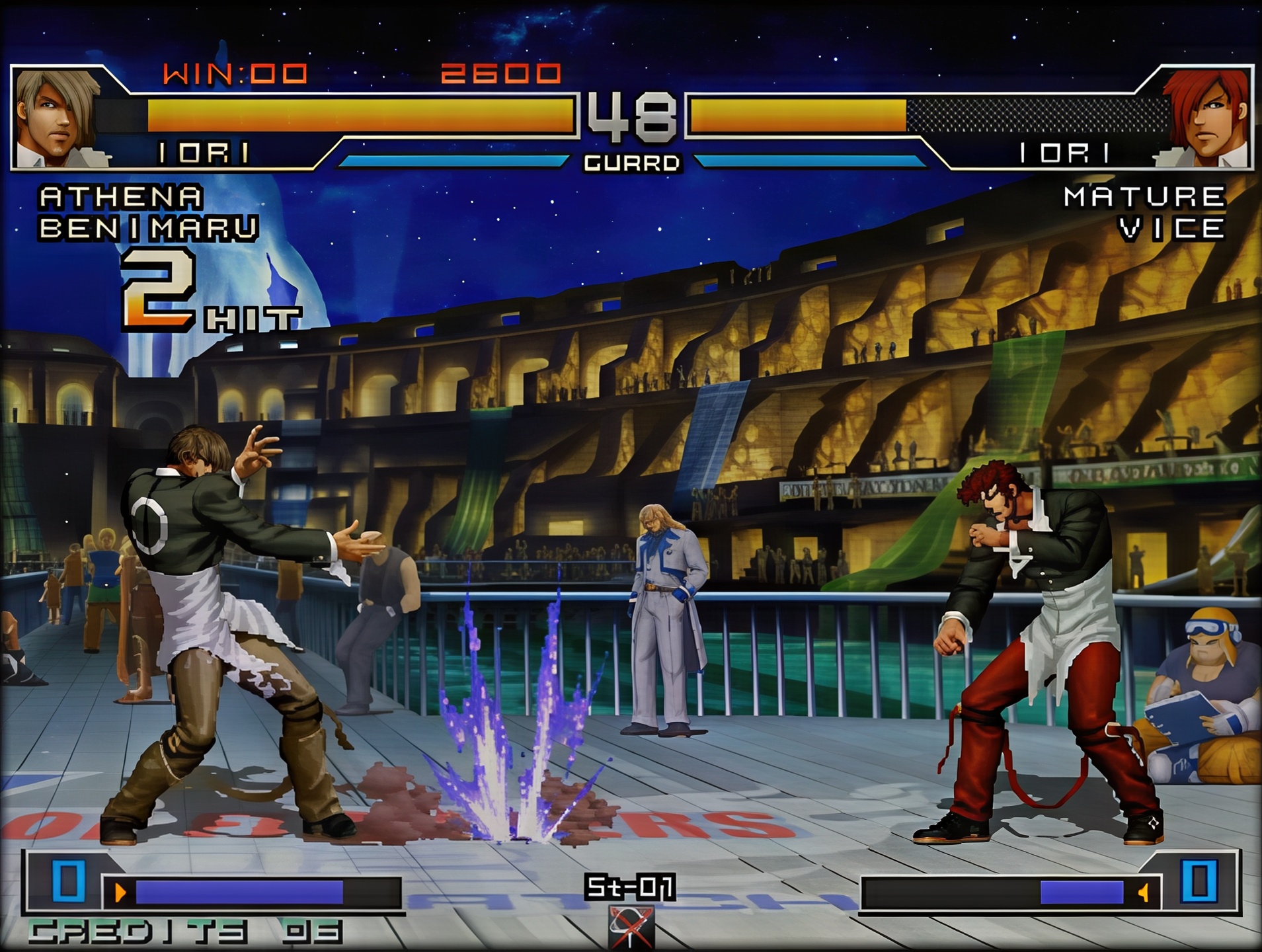This screenshot has height=952, width=1262.
Task: Choose Athena from the reserve team list
Action: click(x=121, y=196)
